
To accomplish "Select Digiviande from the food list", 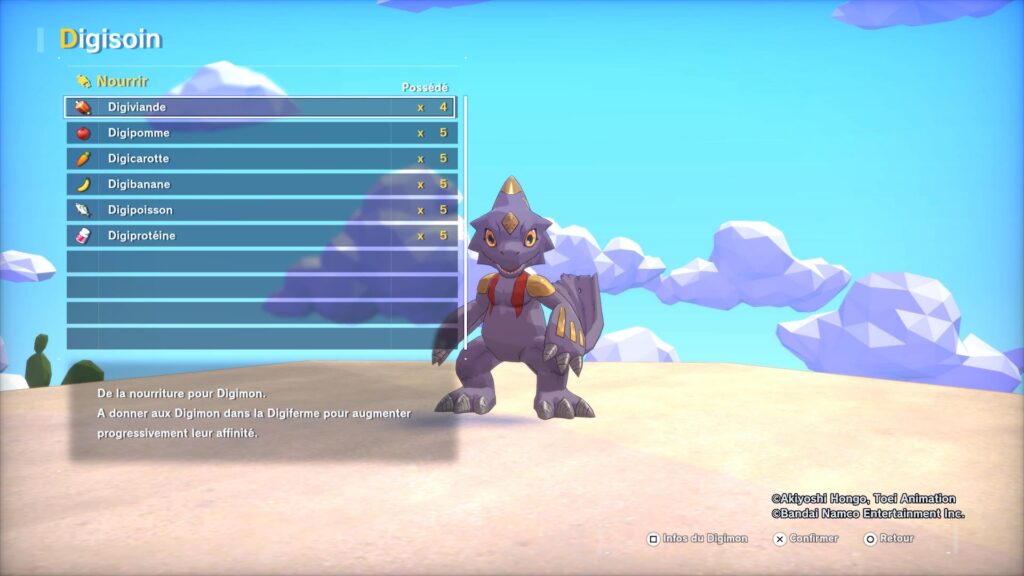I will pos(260,107).
